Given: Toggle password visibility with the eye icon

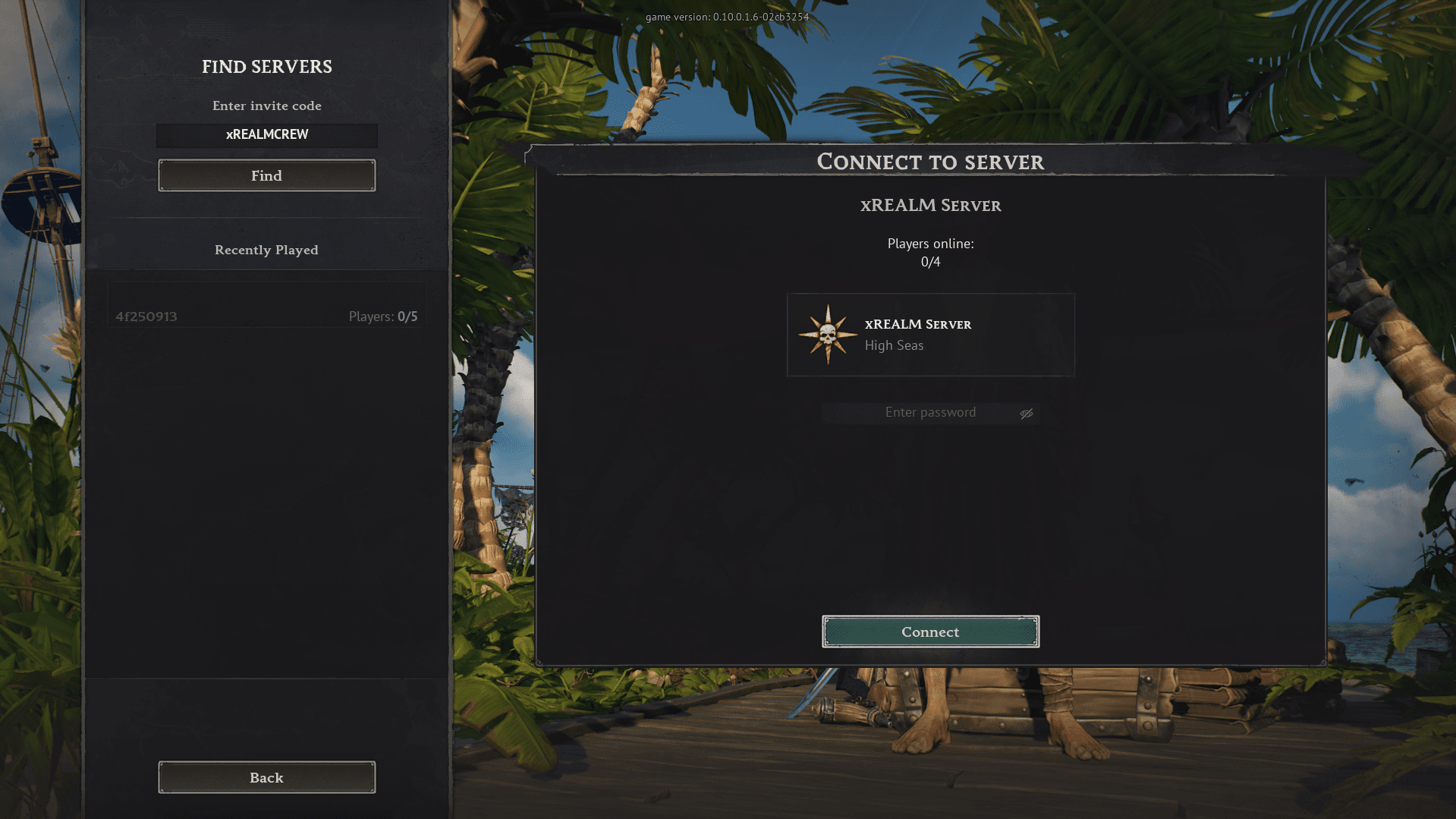Looking at the screenshot, I should 1027,413.
